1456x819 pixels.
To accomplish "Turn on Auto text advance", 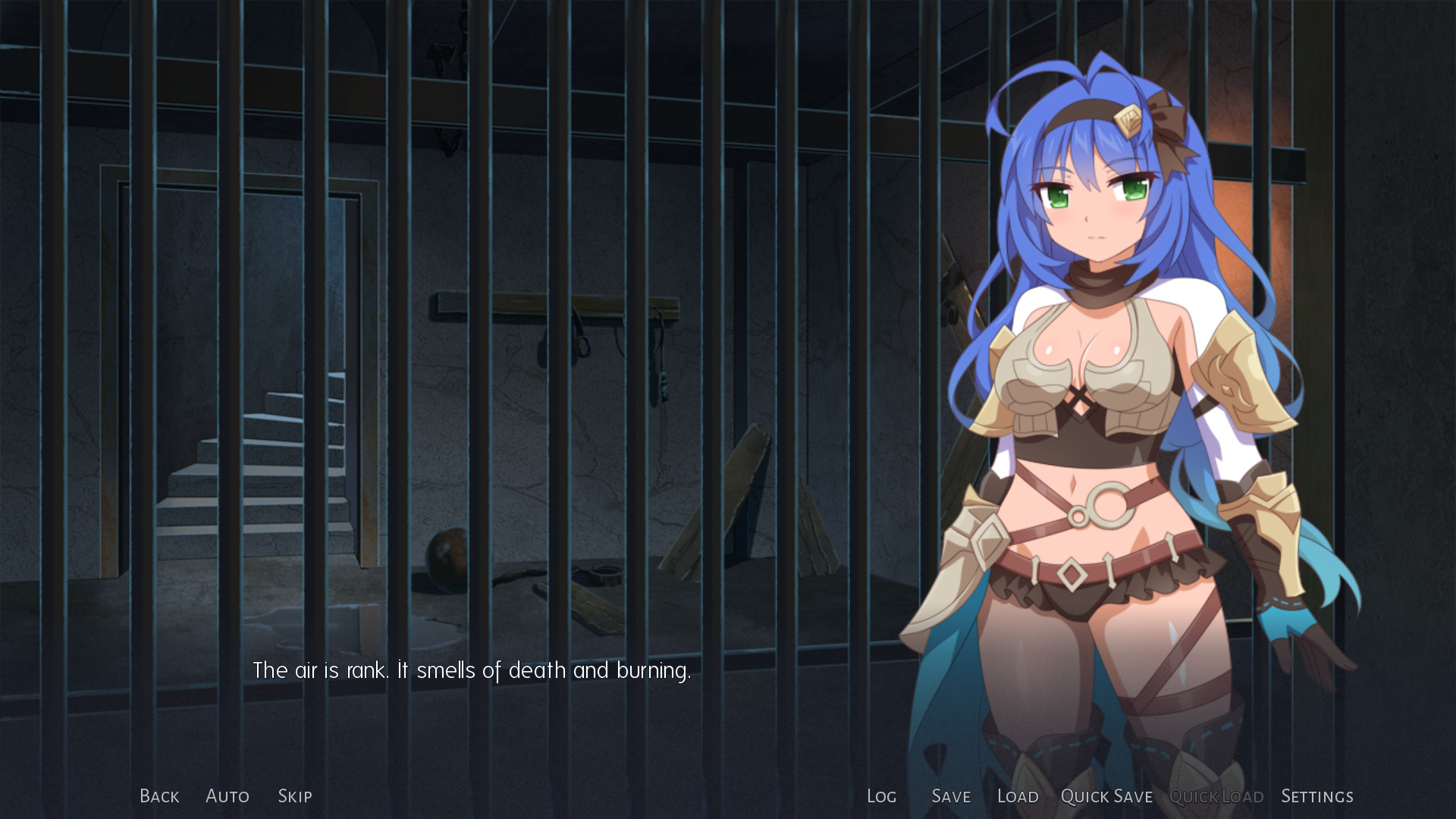I will click(x=227, y=796).
